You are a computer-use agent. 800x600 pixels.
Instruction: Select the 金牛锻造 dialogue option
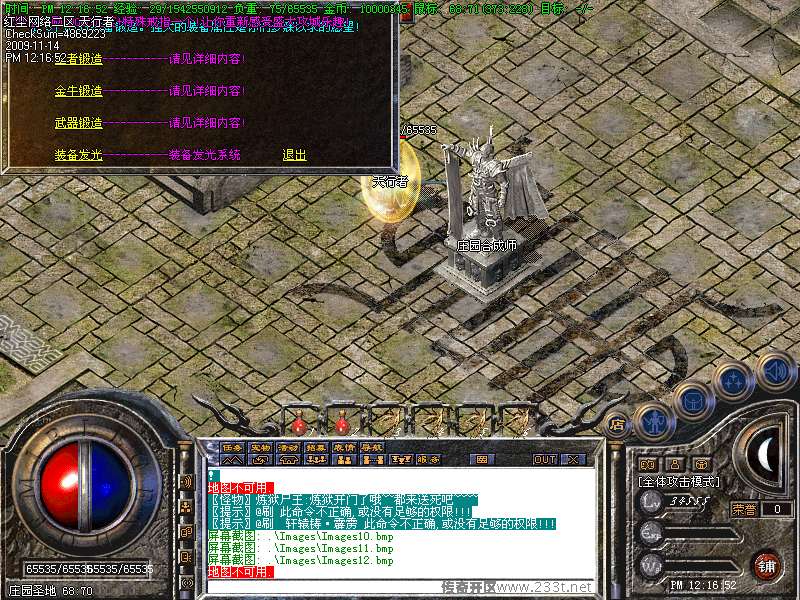[78, 91]
